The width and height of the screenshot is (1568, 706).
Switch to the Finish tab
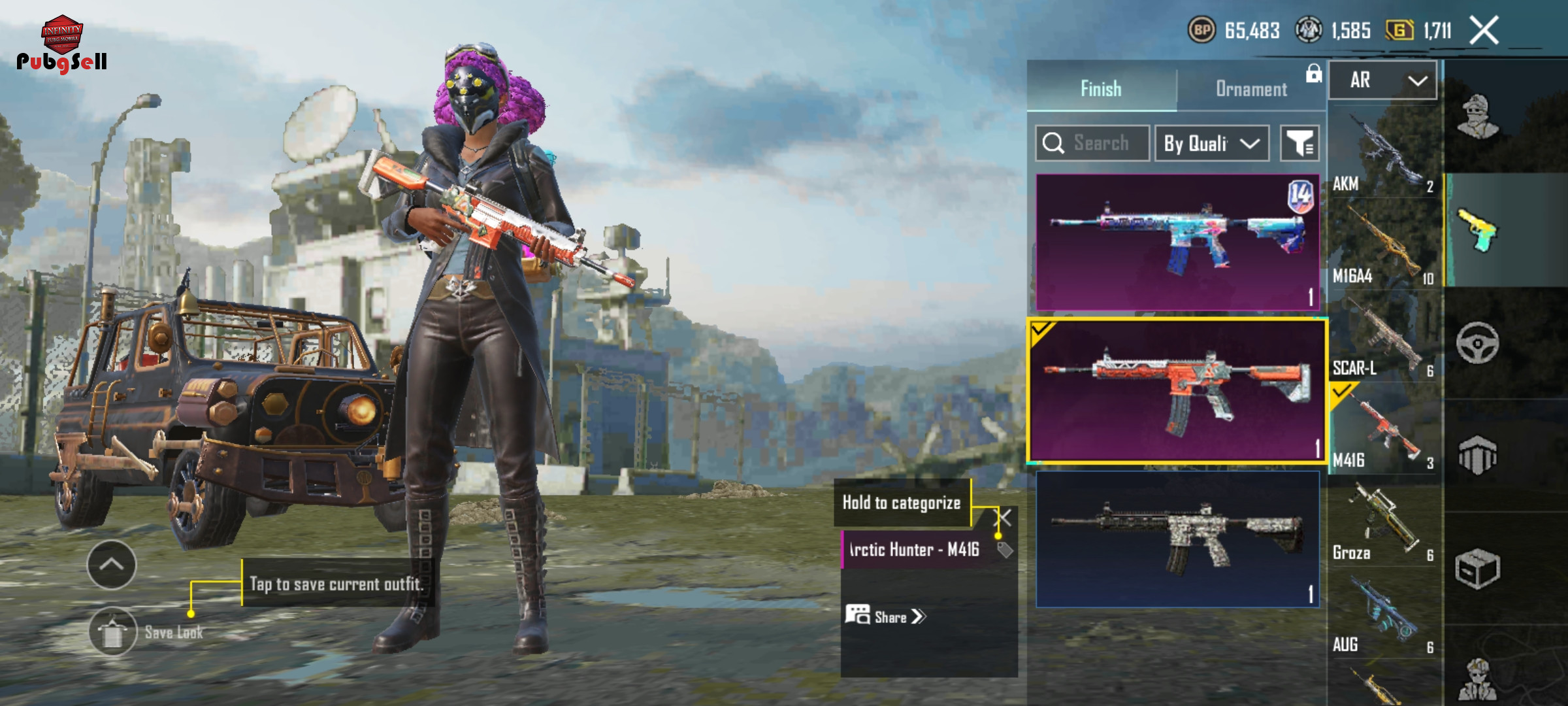click(1101, 88)
